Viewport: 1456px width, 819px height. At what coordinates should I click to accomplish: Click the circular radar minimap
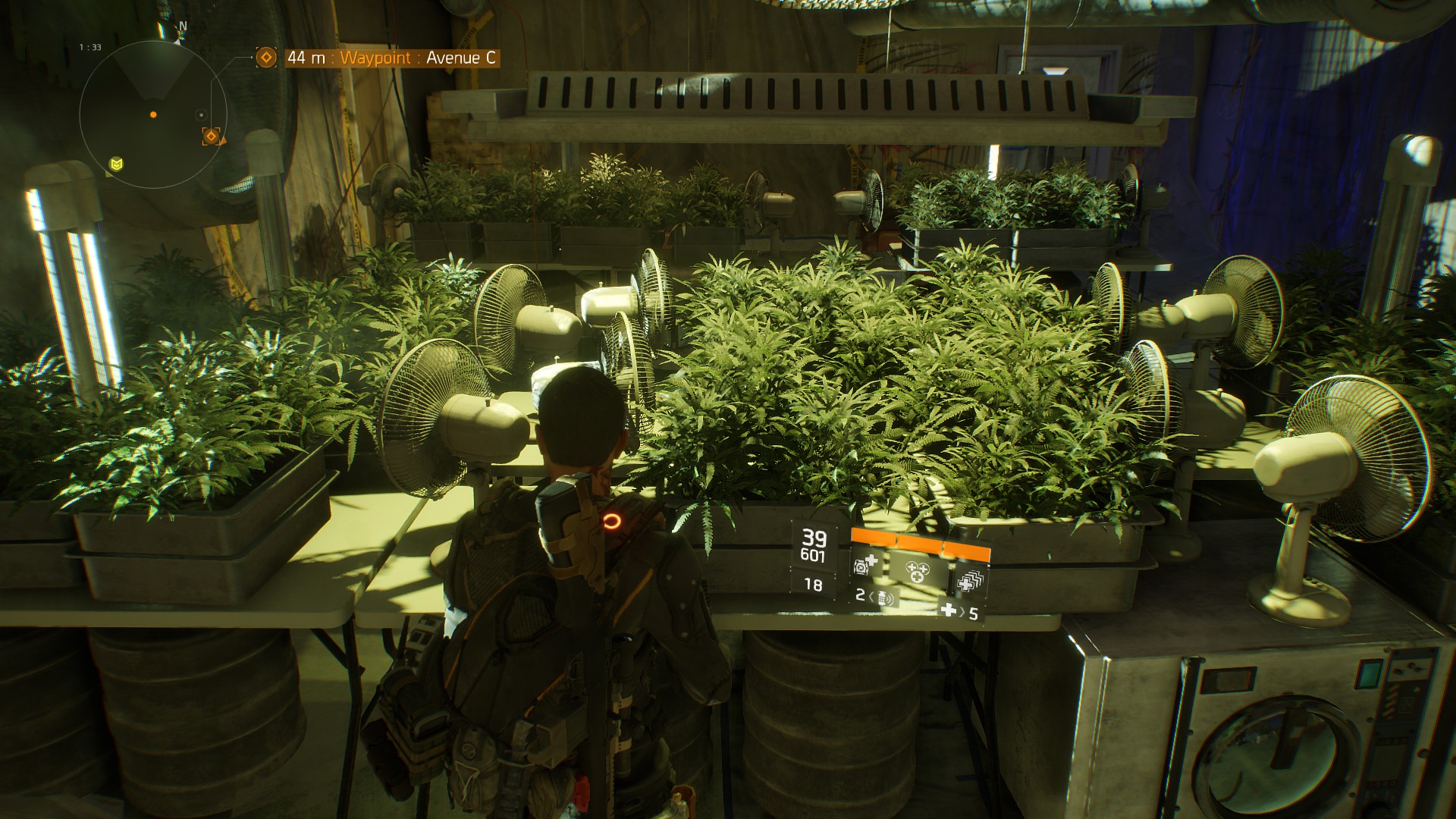(x=153, y=115)
